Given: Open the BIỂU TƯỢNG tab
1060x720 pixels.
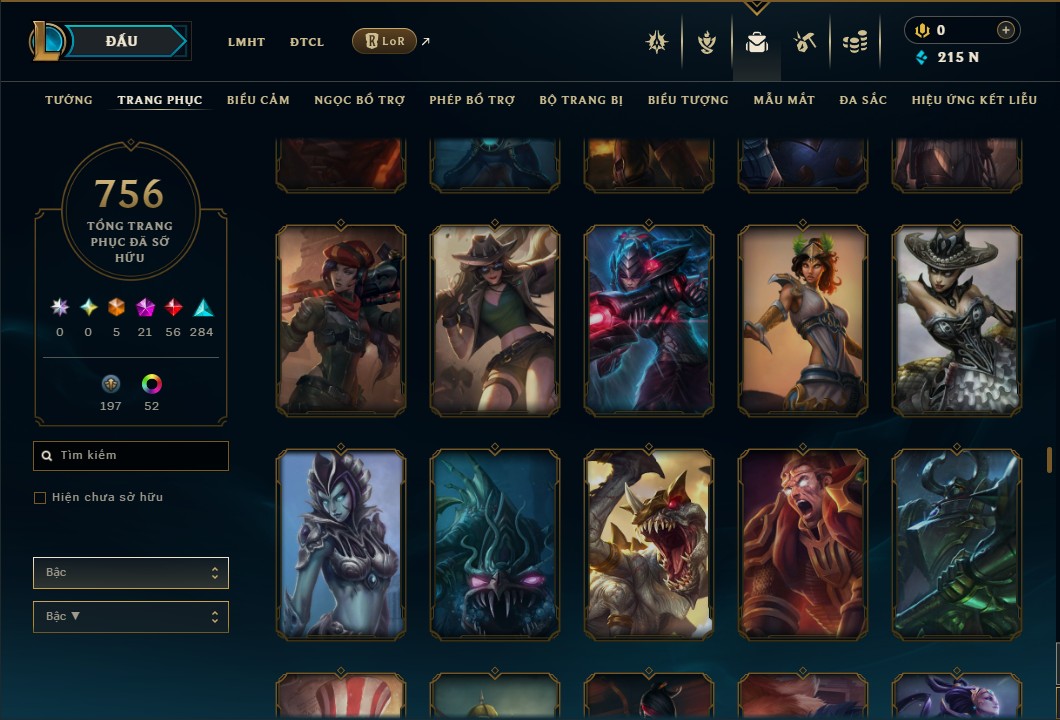Looking at the screenshot, I should [688, 100].
